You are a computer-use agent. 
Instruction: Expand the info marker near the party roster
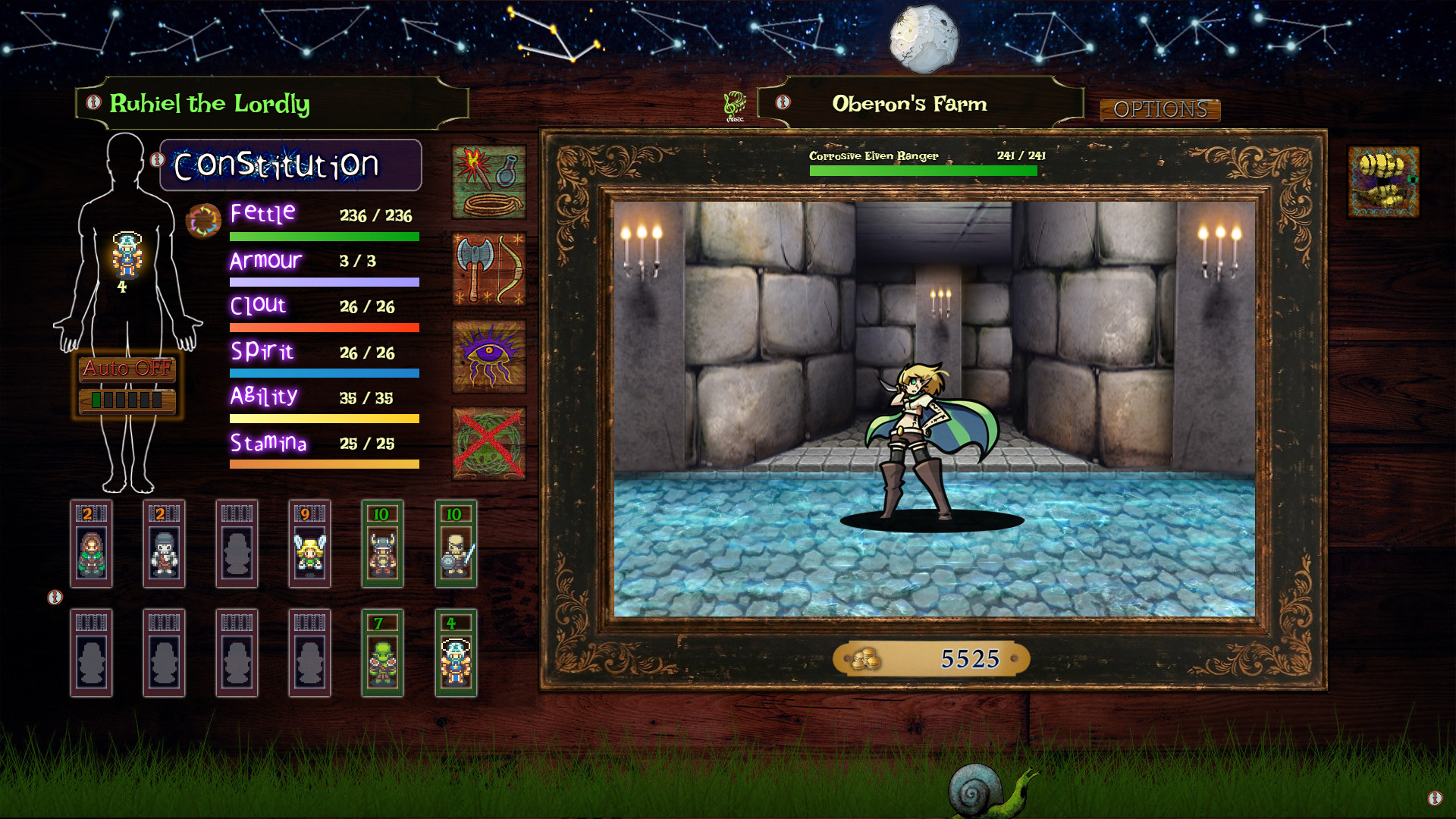click(54, 598)
